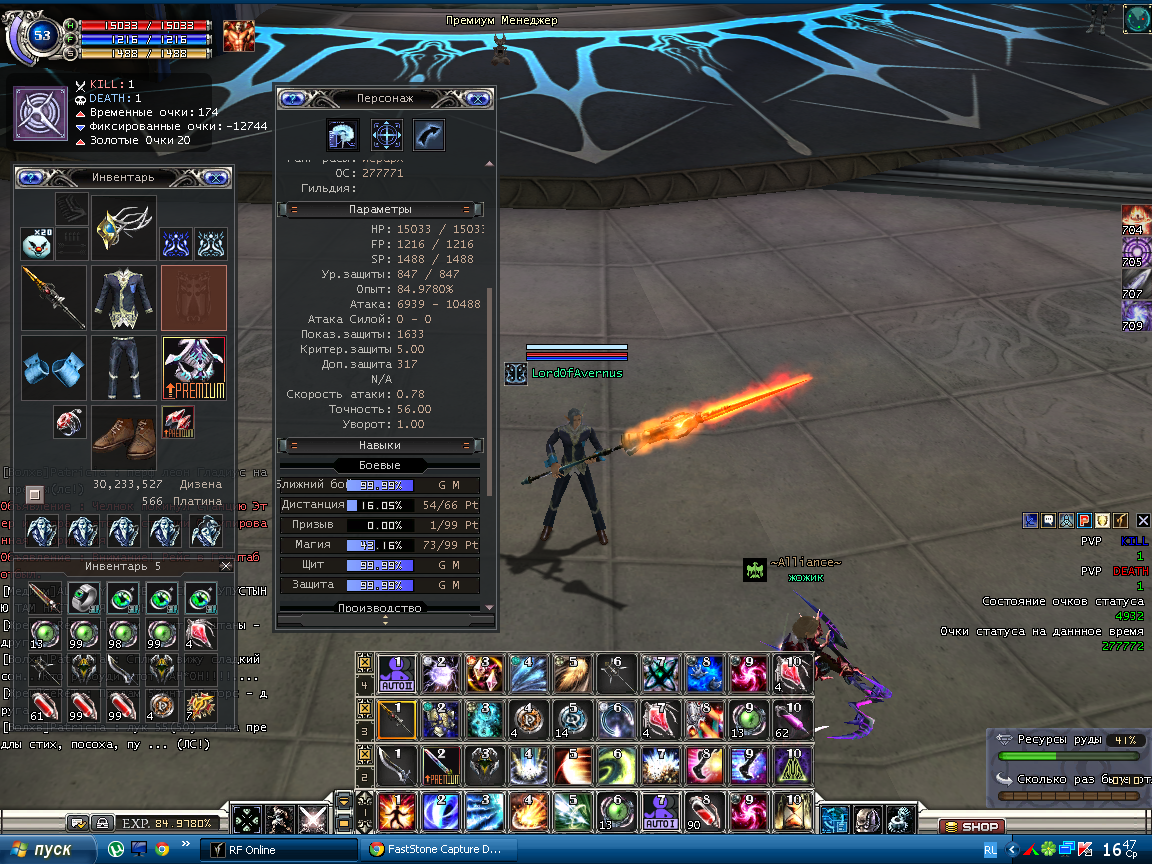Select the snowman item with x20
1152x864 pixels.
pos(37,243)
